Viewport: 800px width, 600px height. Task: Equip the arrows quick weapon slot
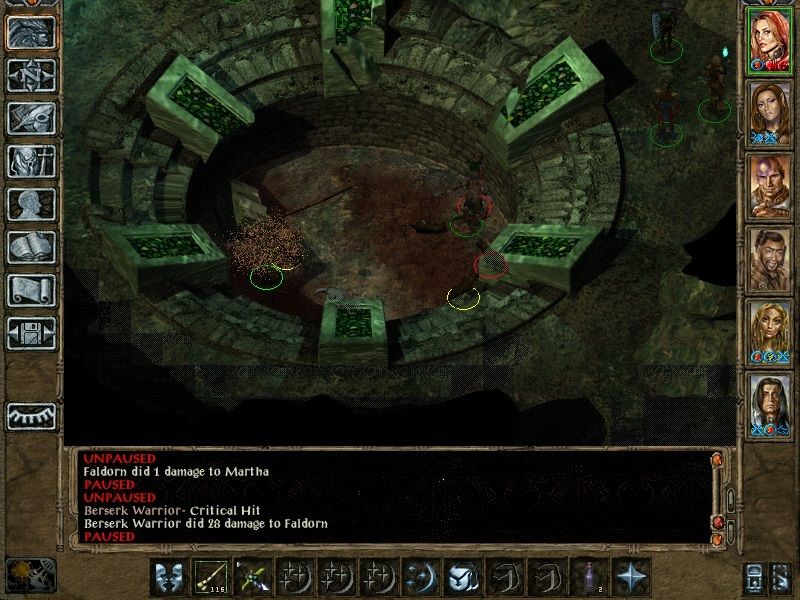(x=210, y=576)
